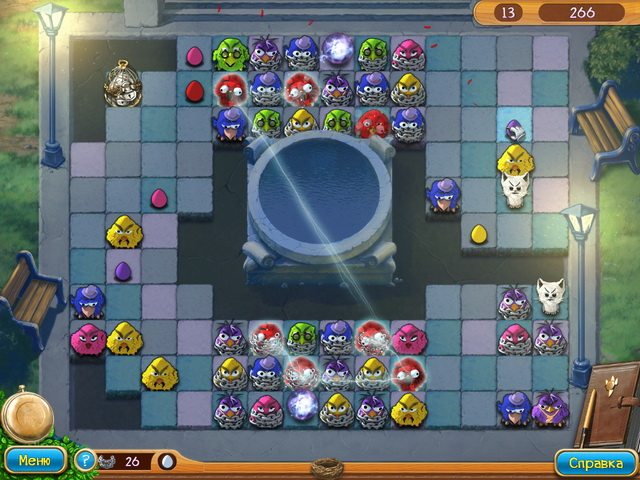
Task: Select the unchained purple bird in bottom-right corner
Action: (548, 408)
